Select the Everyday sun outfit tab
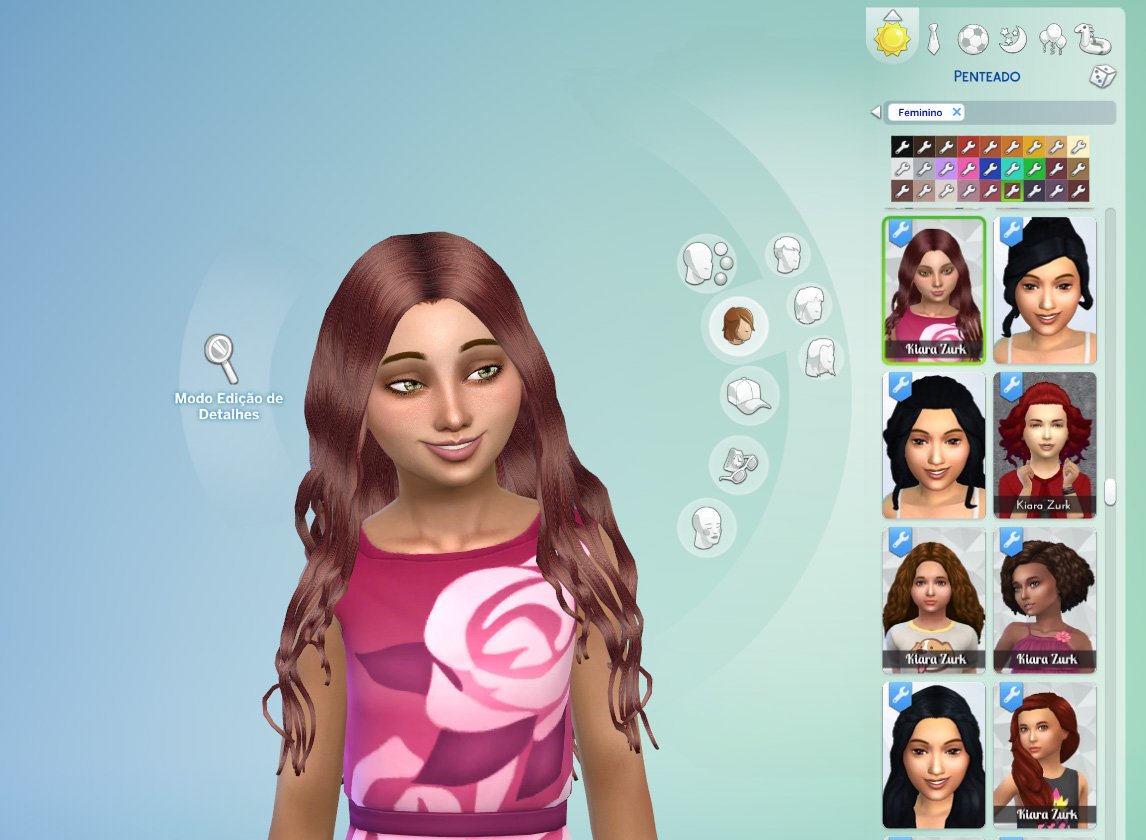Screen dimensions: 1146x840 pos(892,39)
